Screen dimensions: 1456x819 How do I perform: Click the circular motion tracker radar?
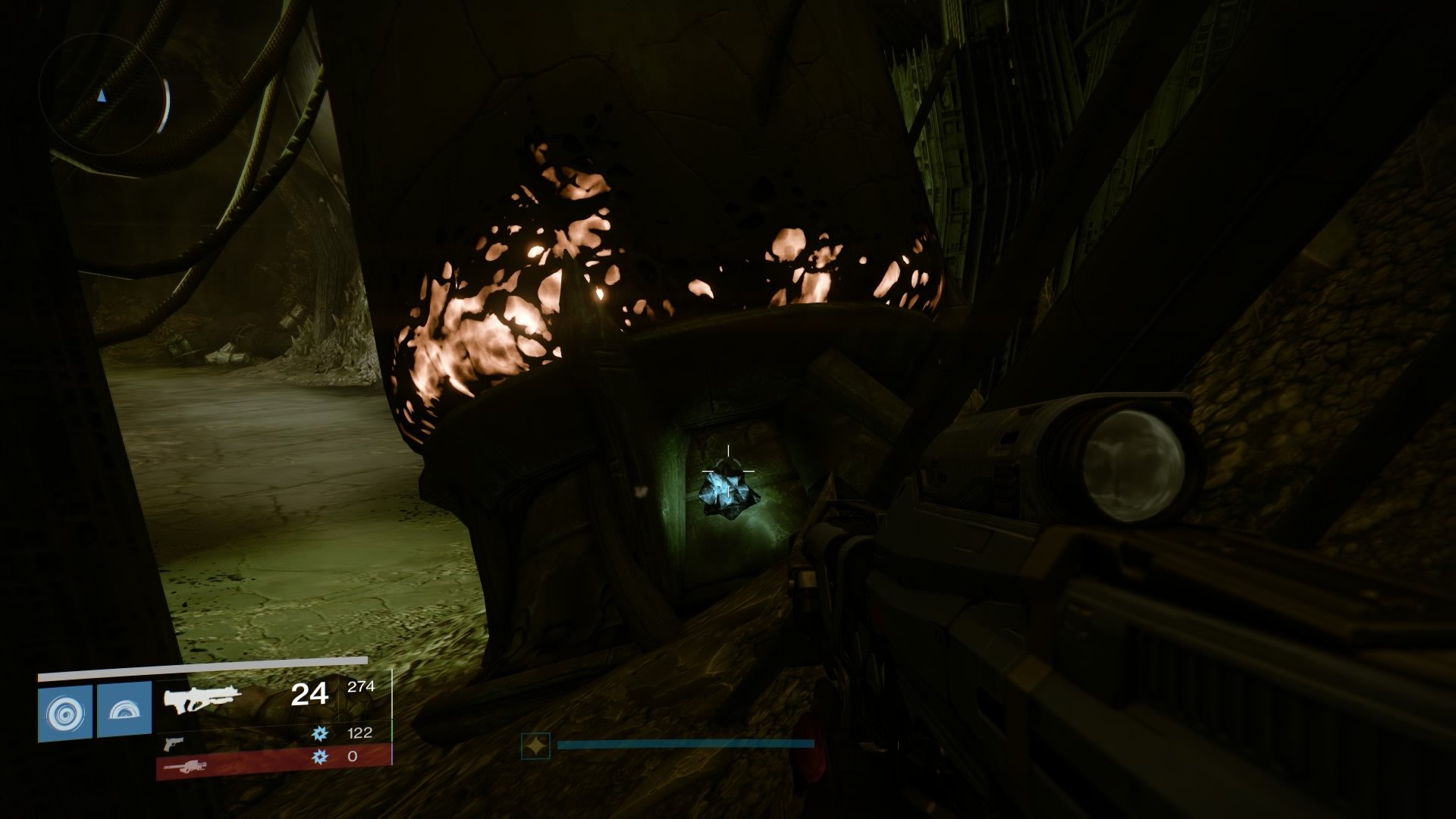104,96
